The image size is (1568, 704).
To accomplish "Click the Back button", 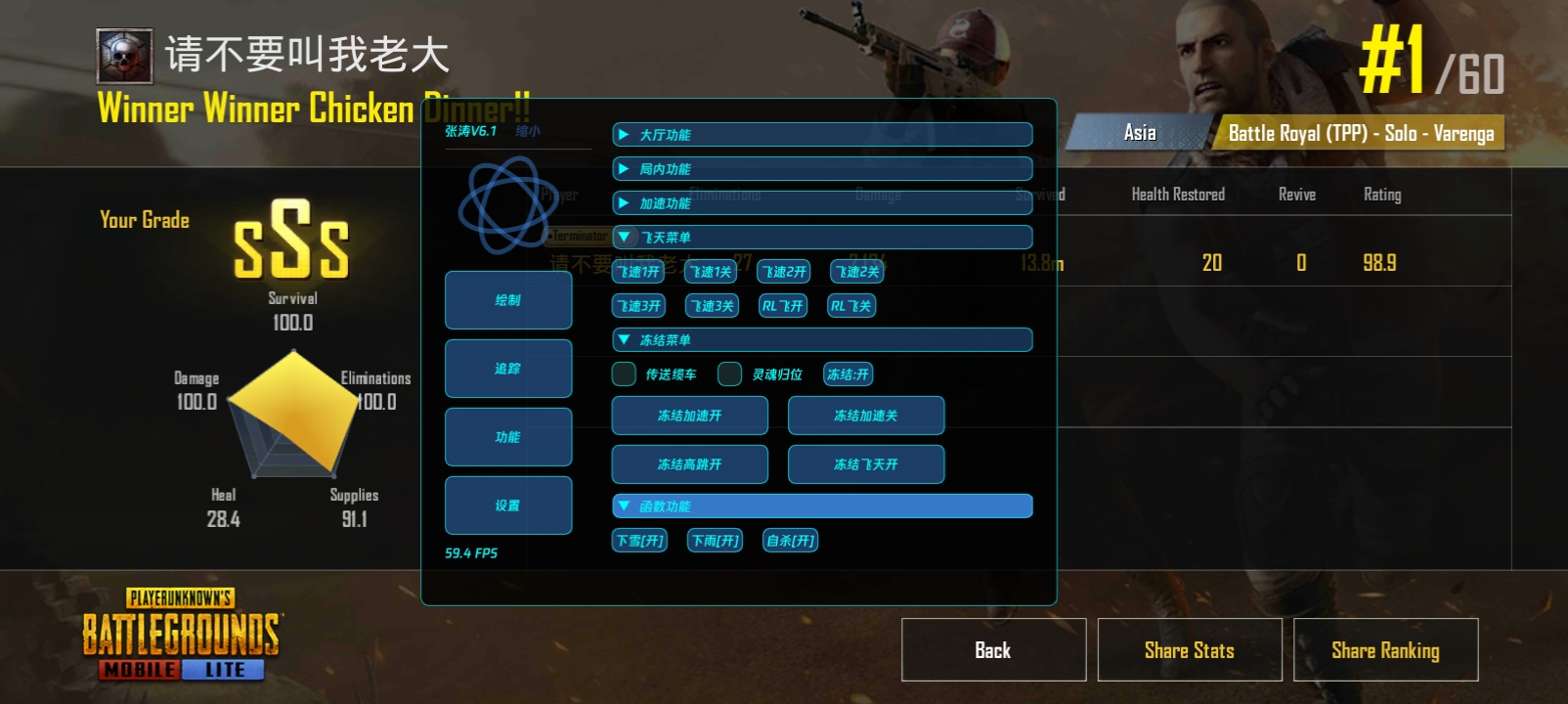I will (x=993, y=650).
